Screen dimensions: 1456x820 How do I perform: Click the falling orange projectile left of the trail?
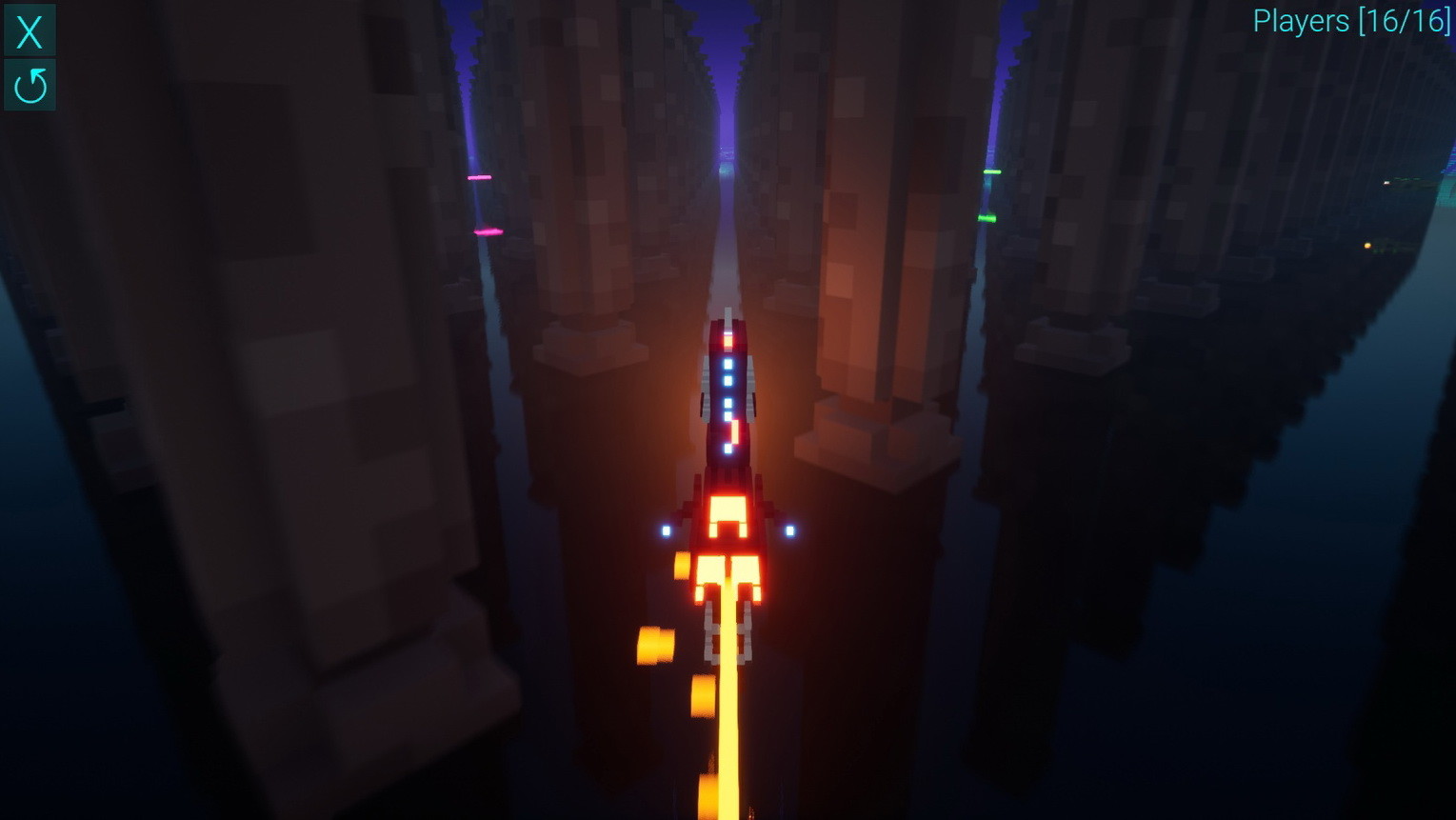(657, 643)
